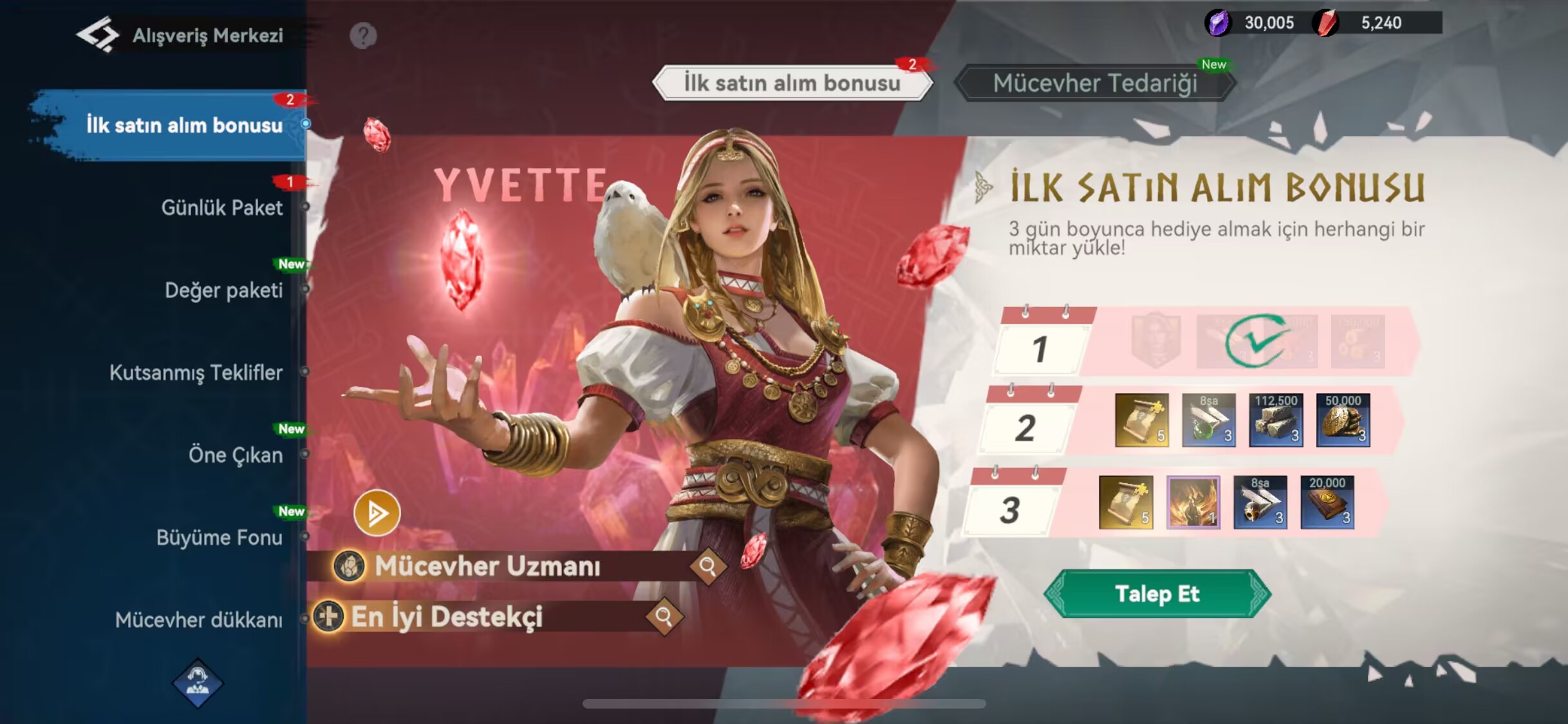Select İlk satın alım bonusu in sidebar
This screenshot has height=724, width=1568.
pyautogui.click(x=184, y=125)
